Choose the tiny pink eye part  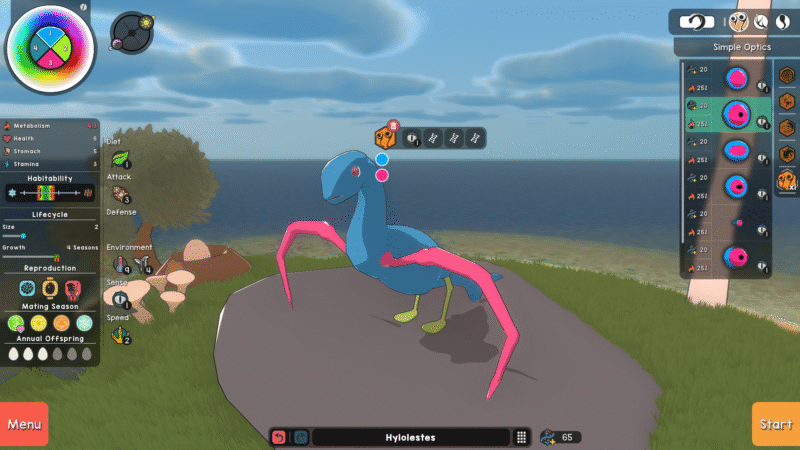click(738, 222)
